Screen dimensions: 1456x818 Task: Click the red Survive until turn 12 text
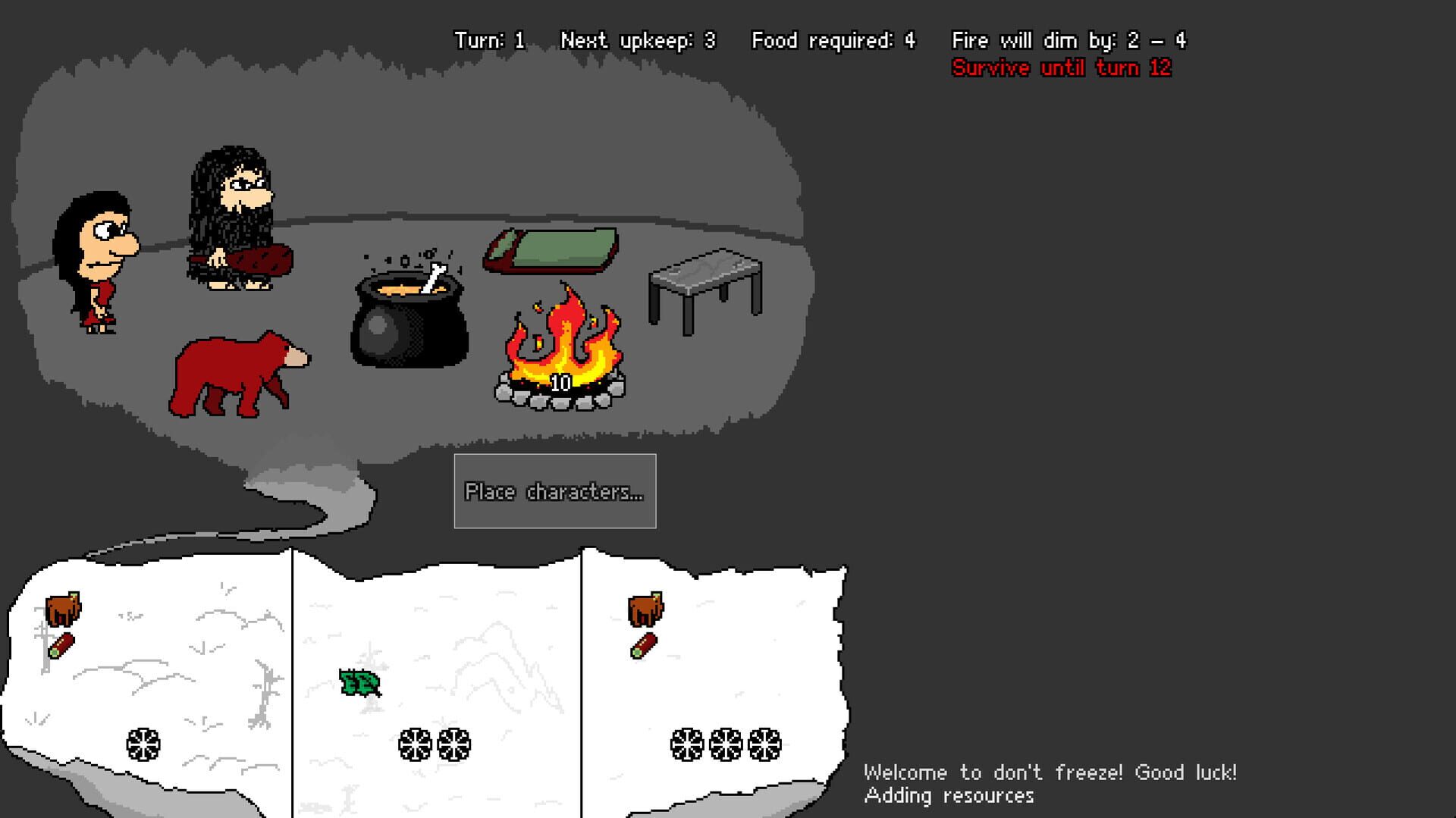coord(1062,67)
